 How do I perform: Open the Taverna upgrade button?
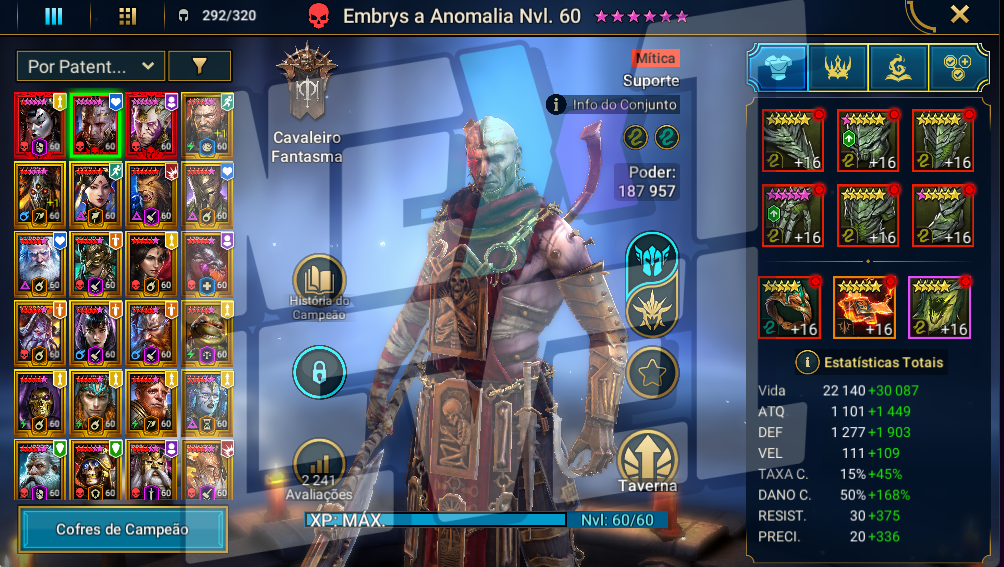tap(648, 461)
